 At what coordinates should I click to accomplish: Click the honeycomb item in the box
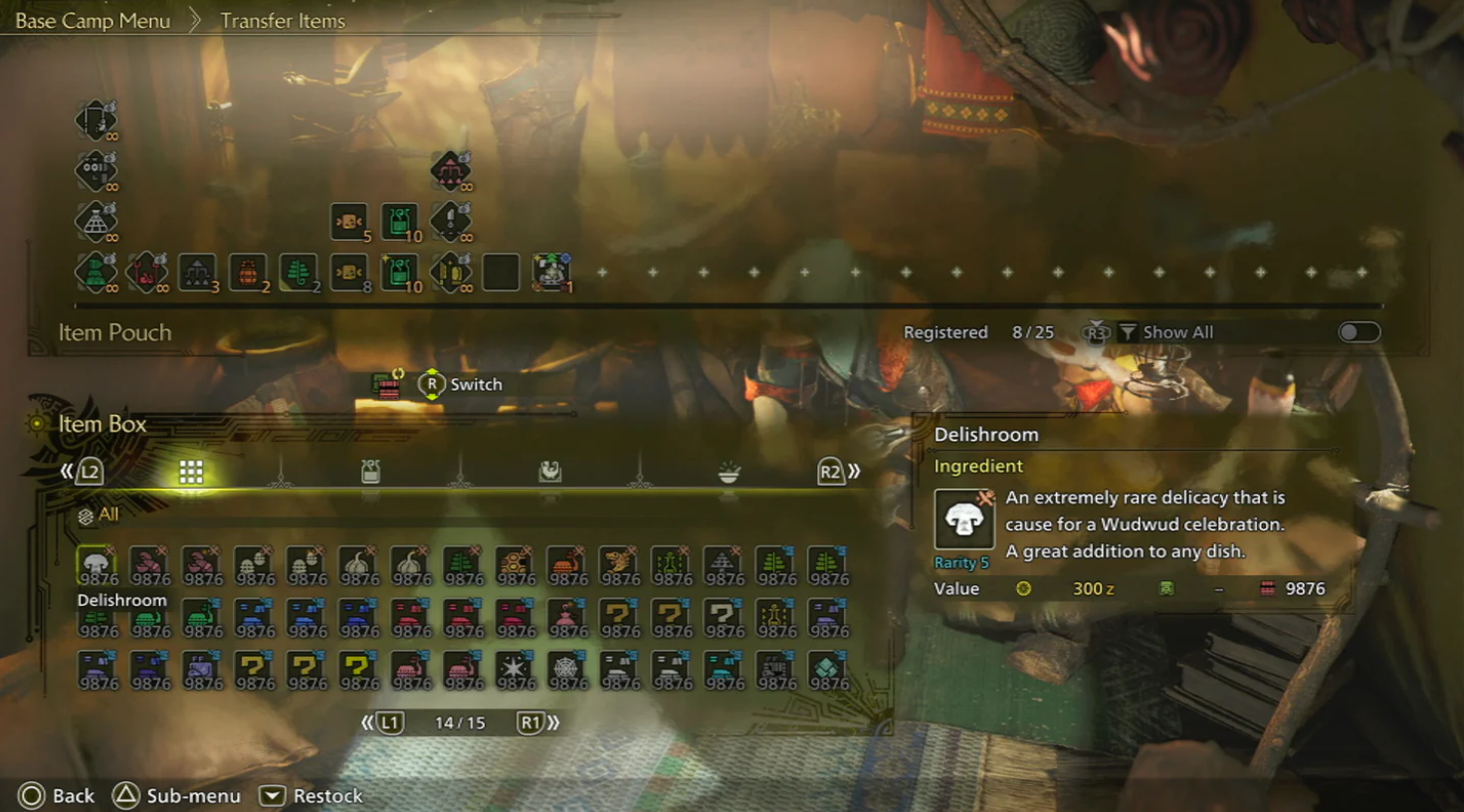point(515,565)
